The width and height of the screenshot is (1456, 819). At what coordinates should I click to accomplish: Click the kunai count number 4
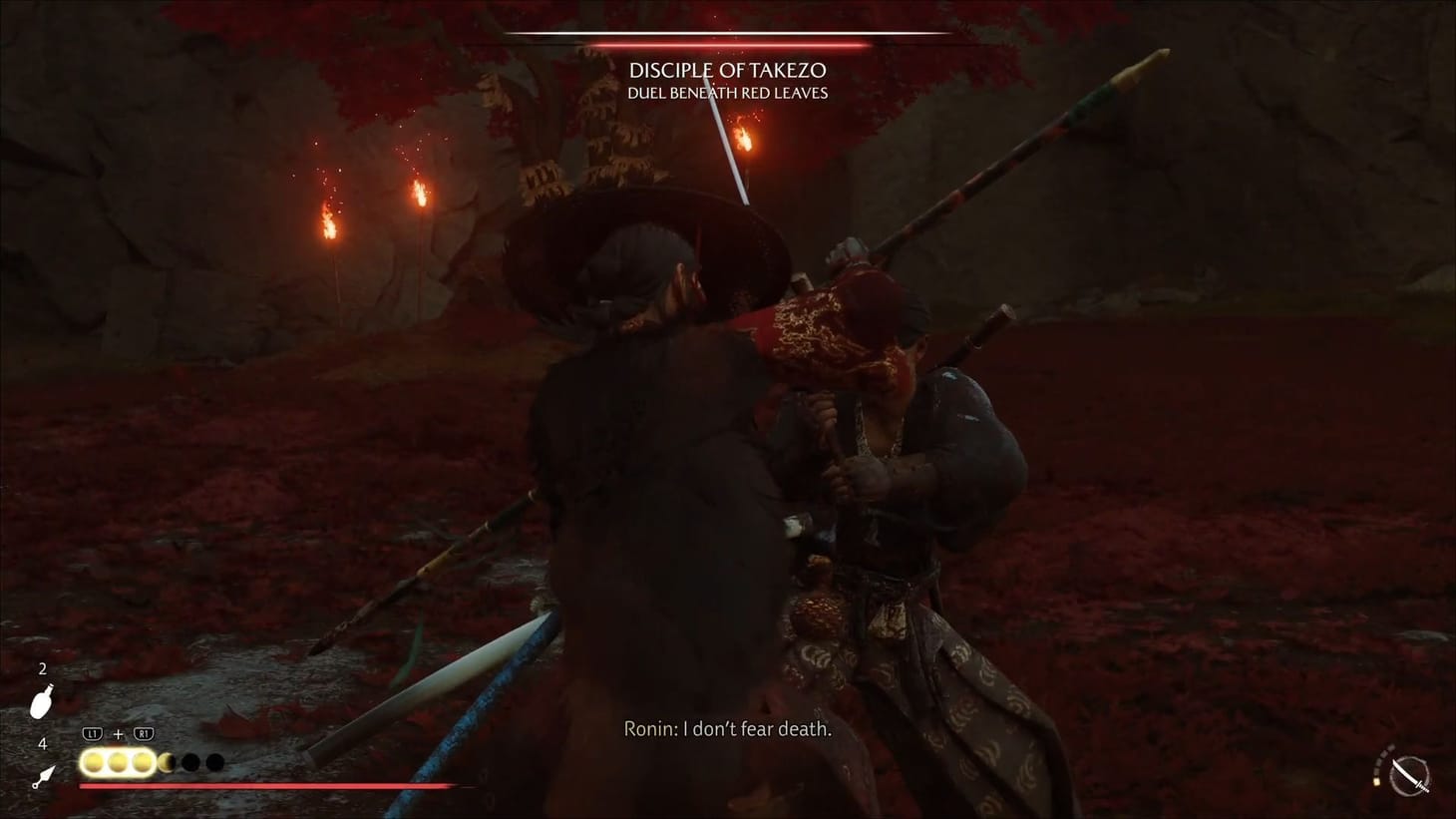coord(41,742)
